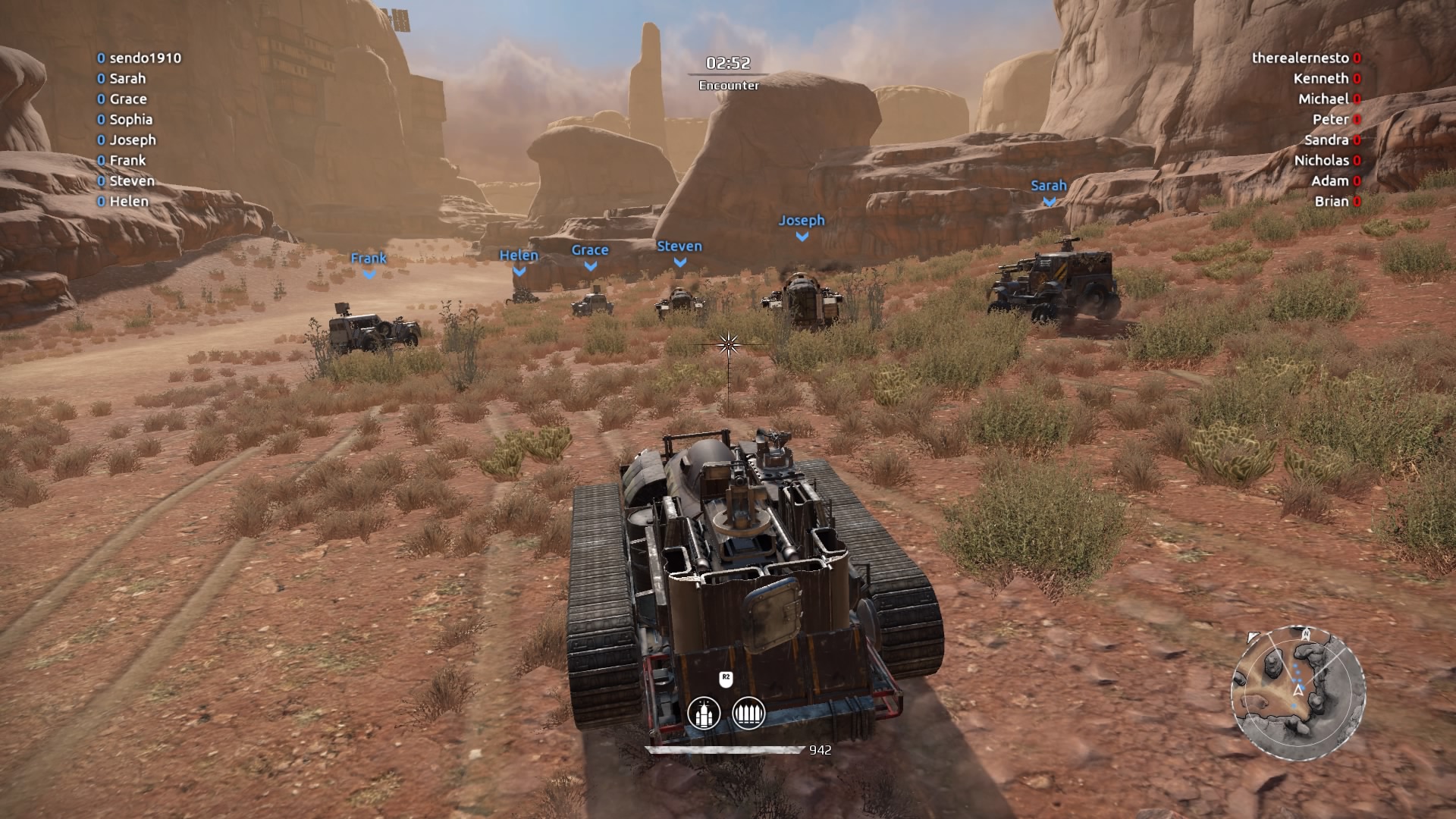Select Kenneth in the enemy team list

[1320, 79]
